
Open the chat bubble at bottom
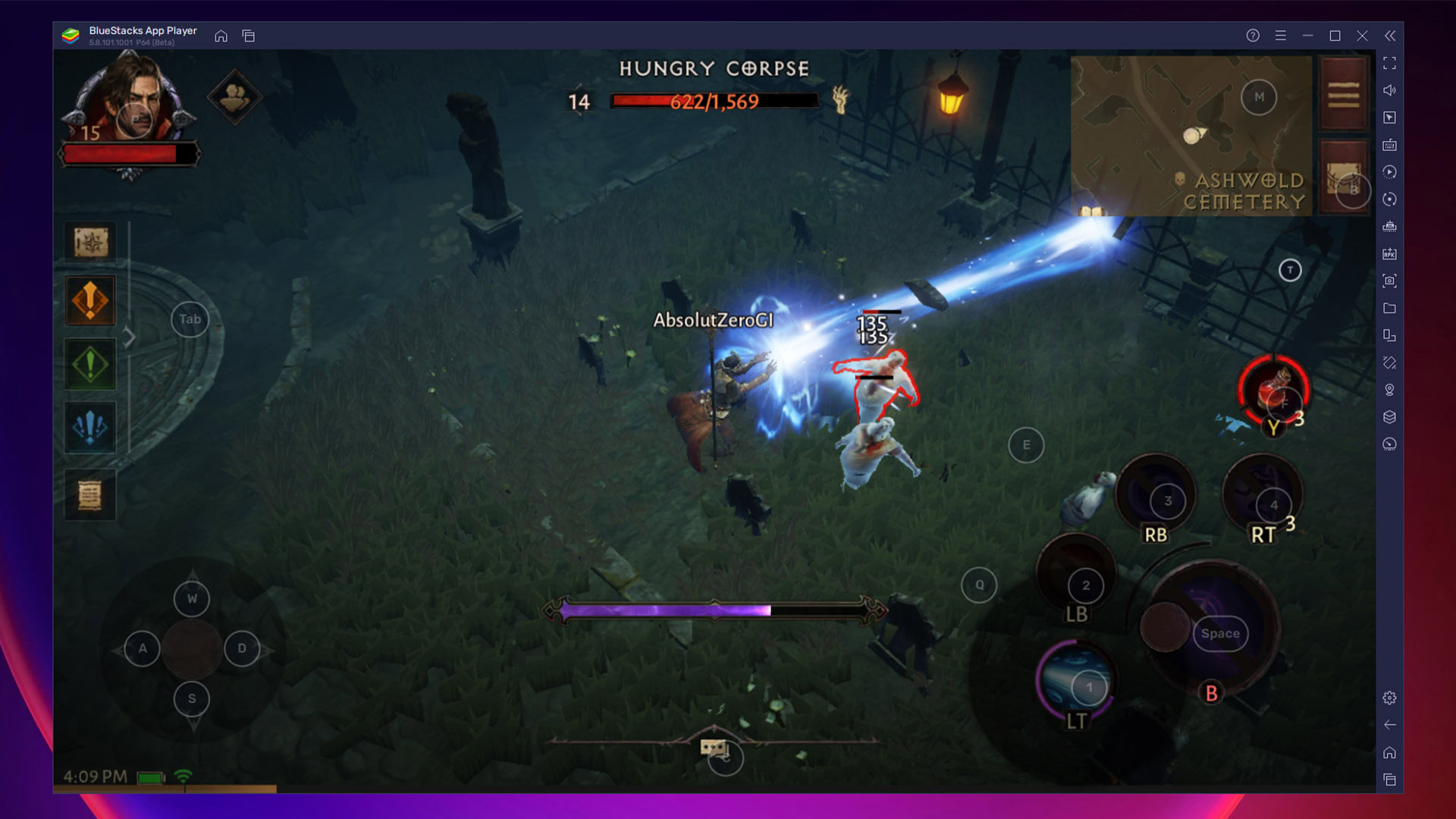[x=713, y=748]
